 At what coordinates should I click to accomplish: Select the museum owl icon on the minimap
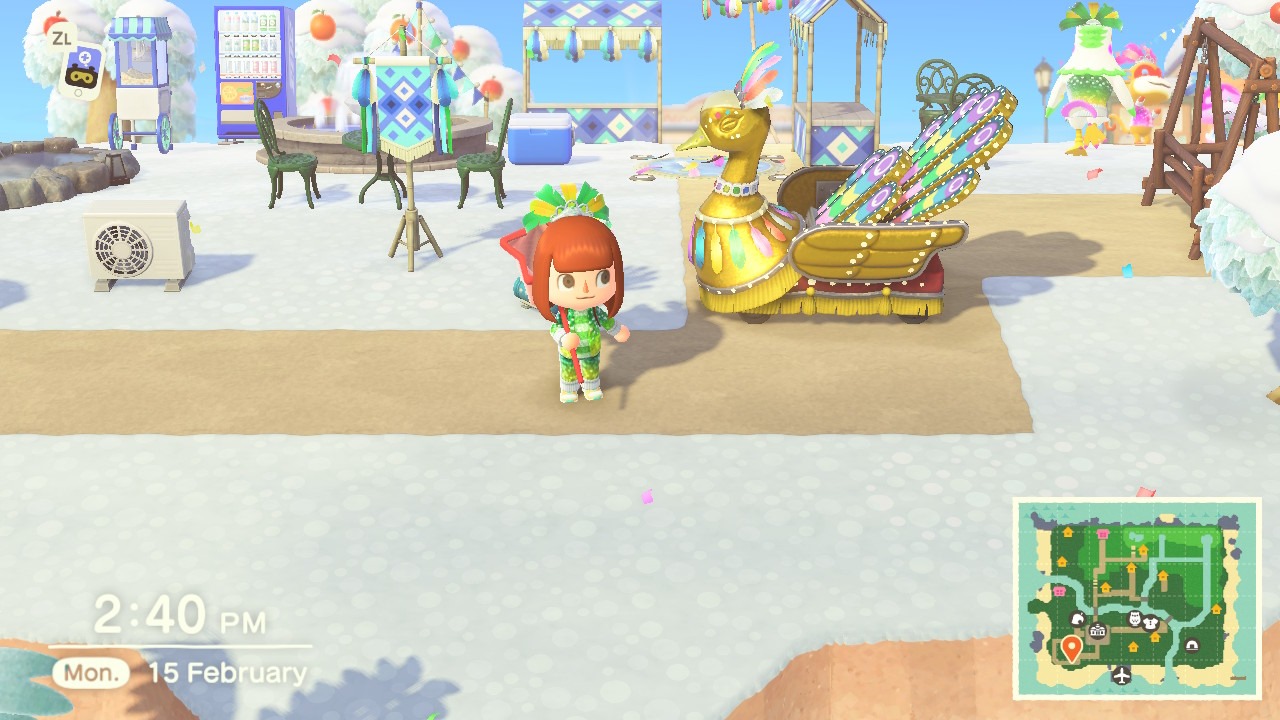coord(1133,619)
